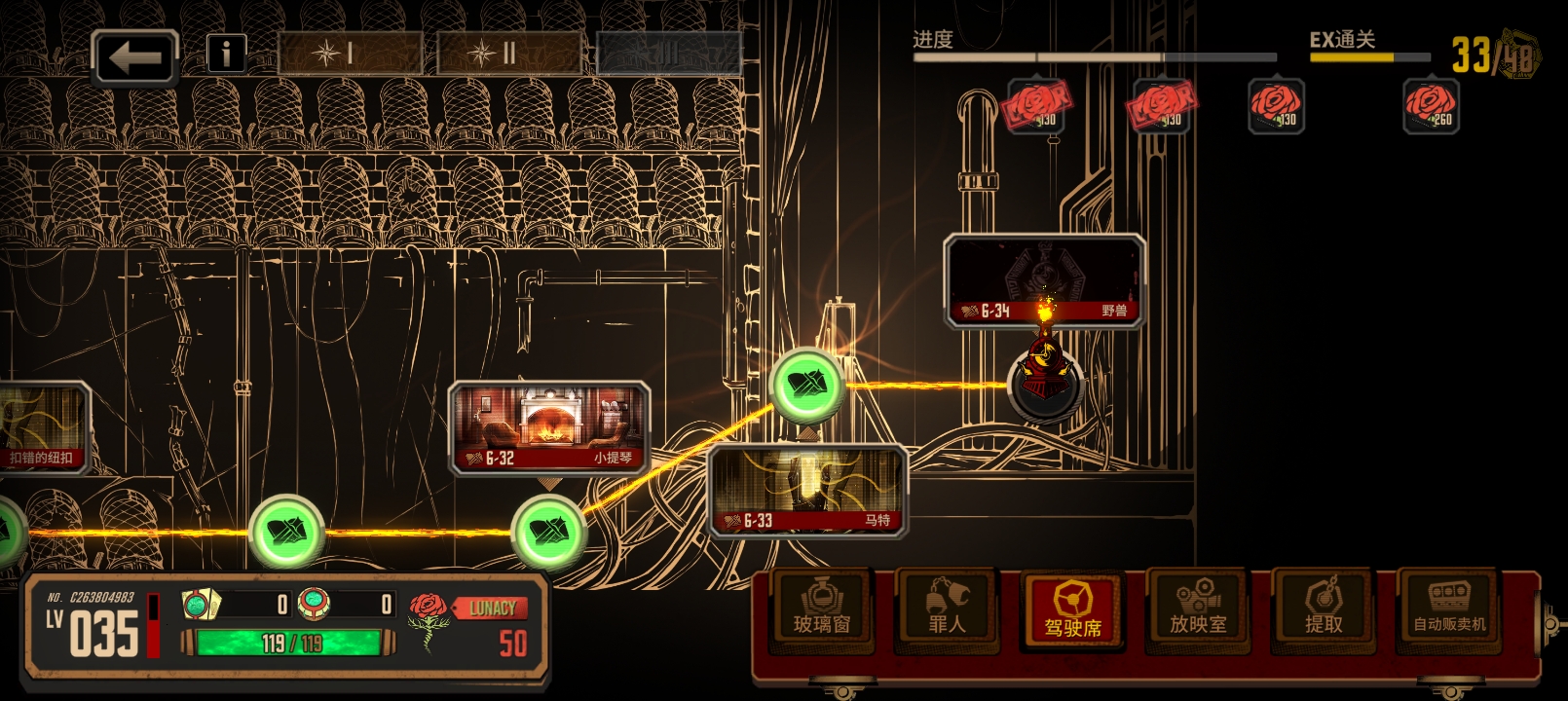Open the info panel with the i button
The image size is (1568, 701).
[226, 54]
